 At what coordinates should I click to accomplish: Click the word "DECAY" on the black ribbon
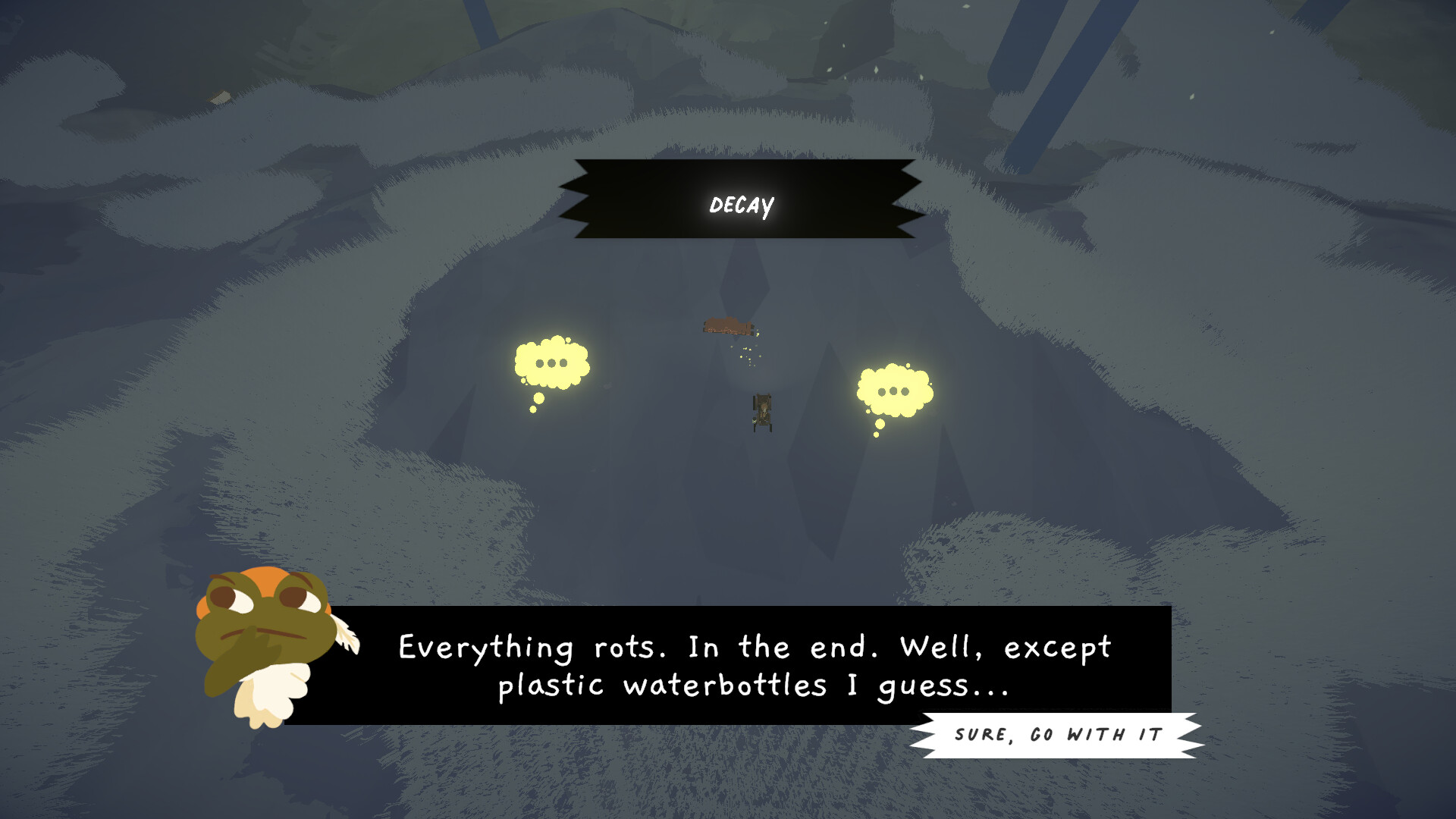[742, 203]
